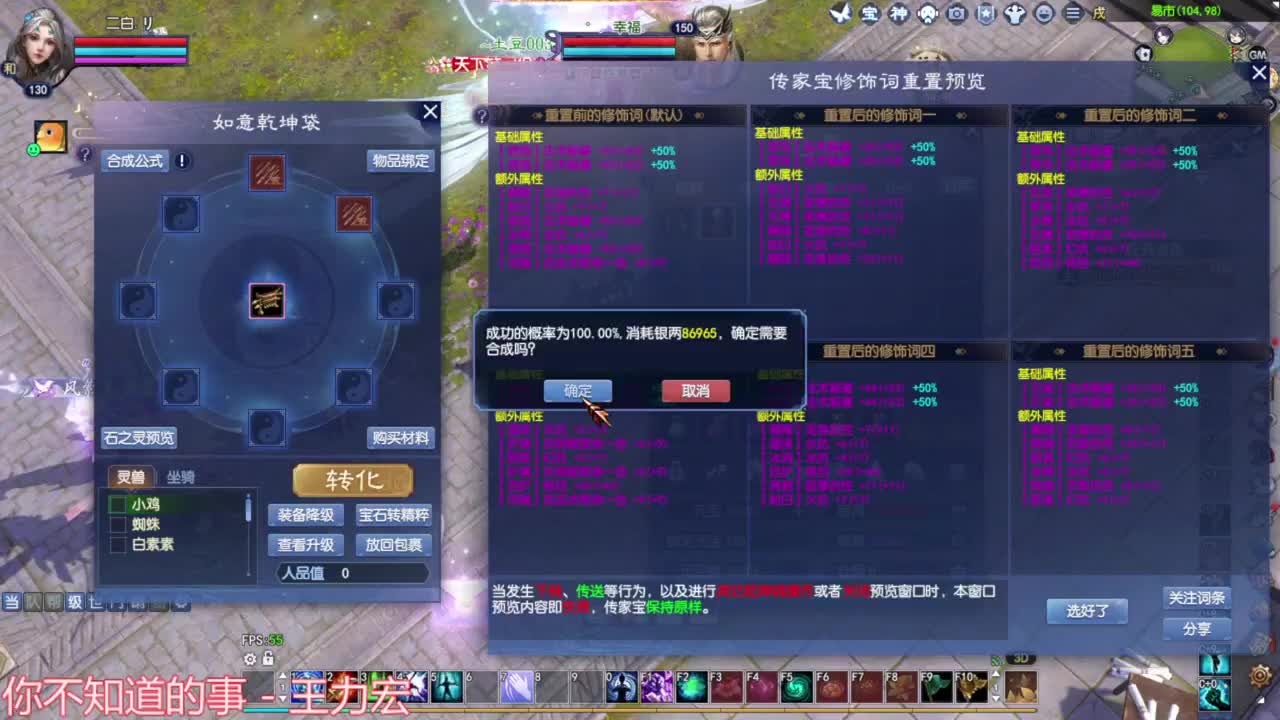
Task: Check the 小鸡 pet checkbox
Action: point(117,503)
